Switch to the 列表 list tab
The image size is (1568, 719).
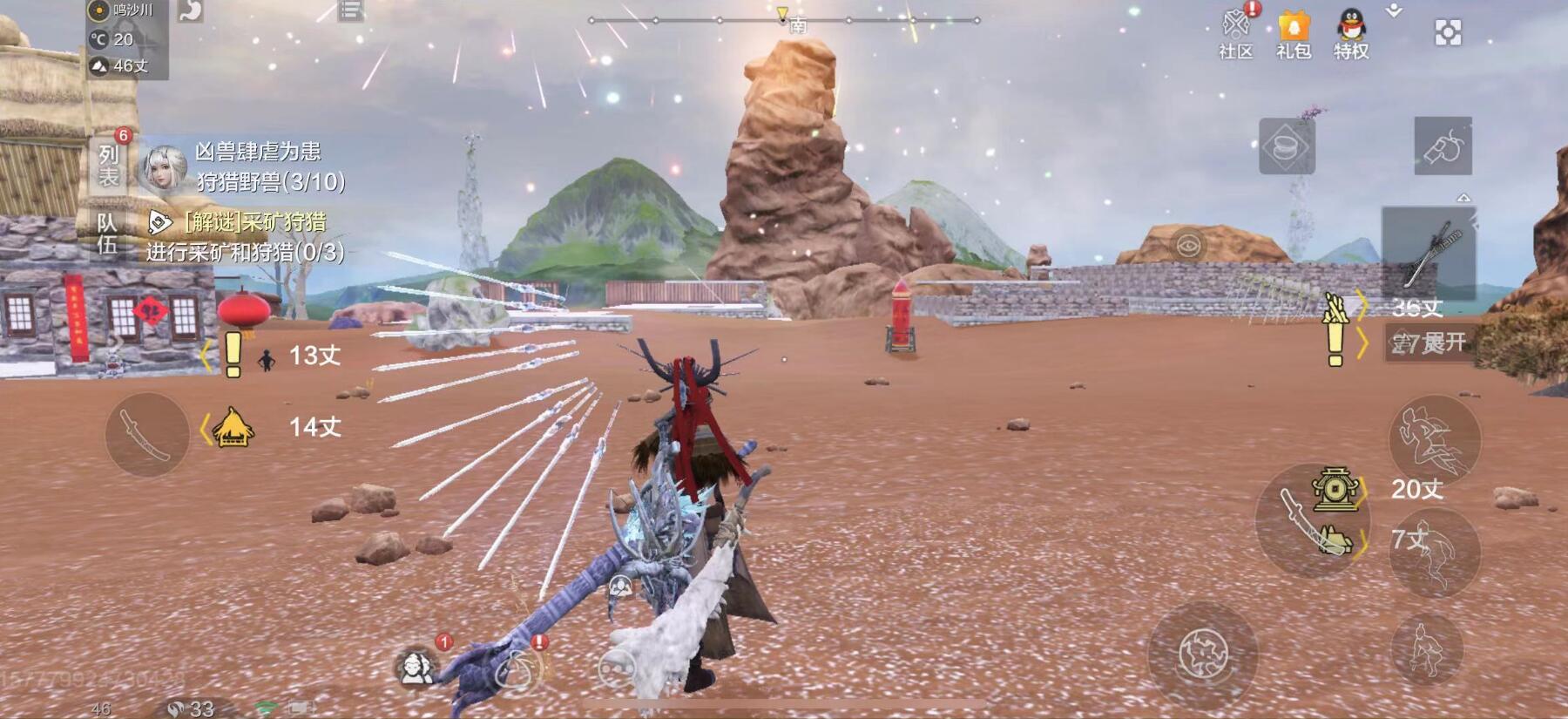108,166
